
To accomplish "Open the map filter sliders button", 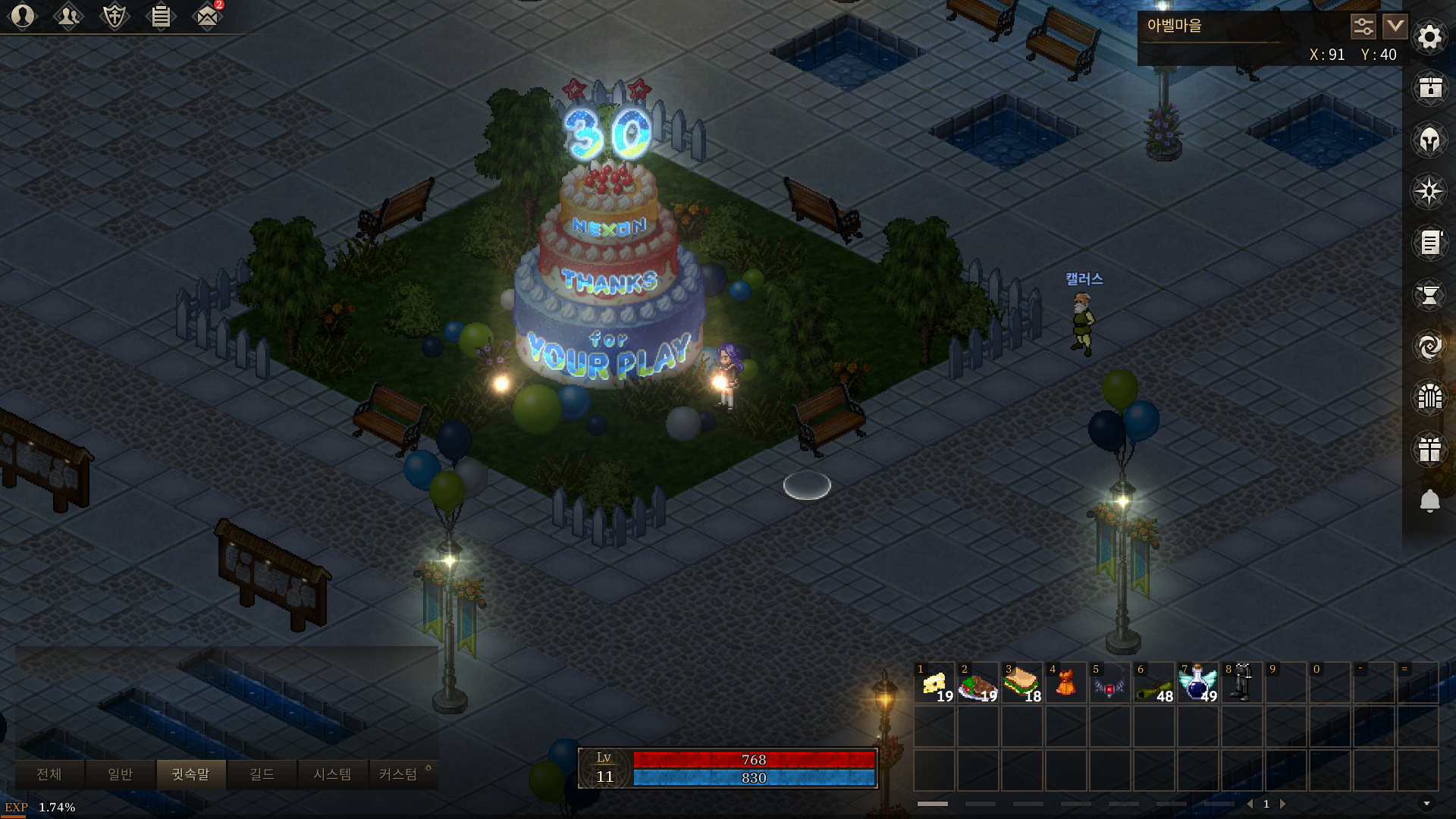I will 1363,27.
